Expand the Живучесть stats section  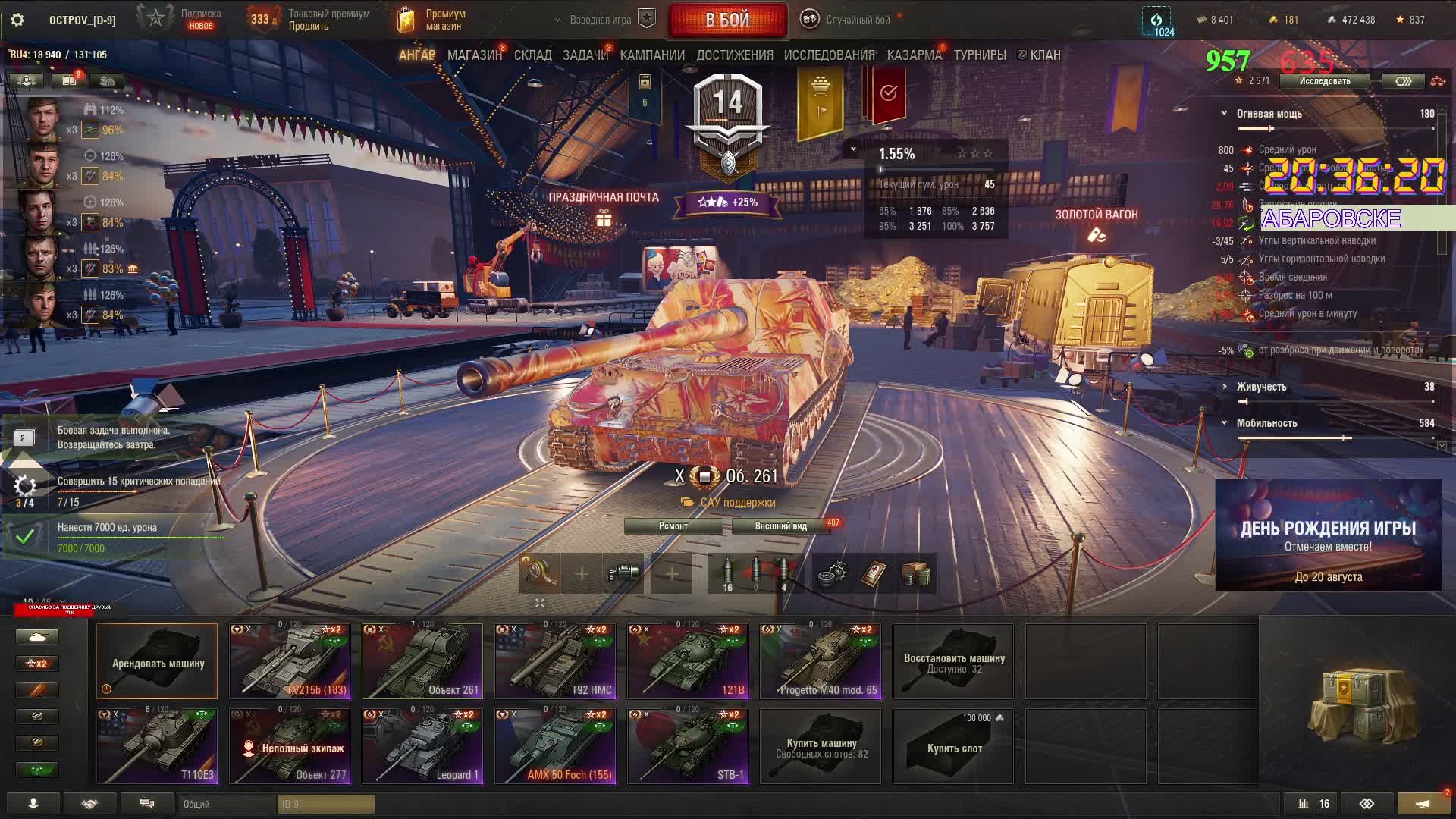1261,387
